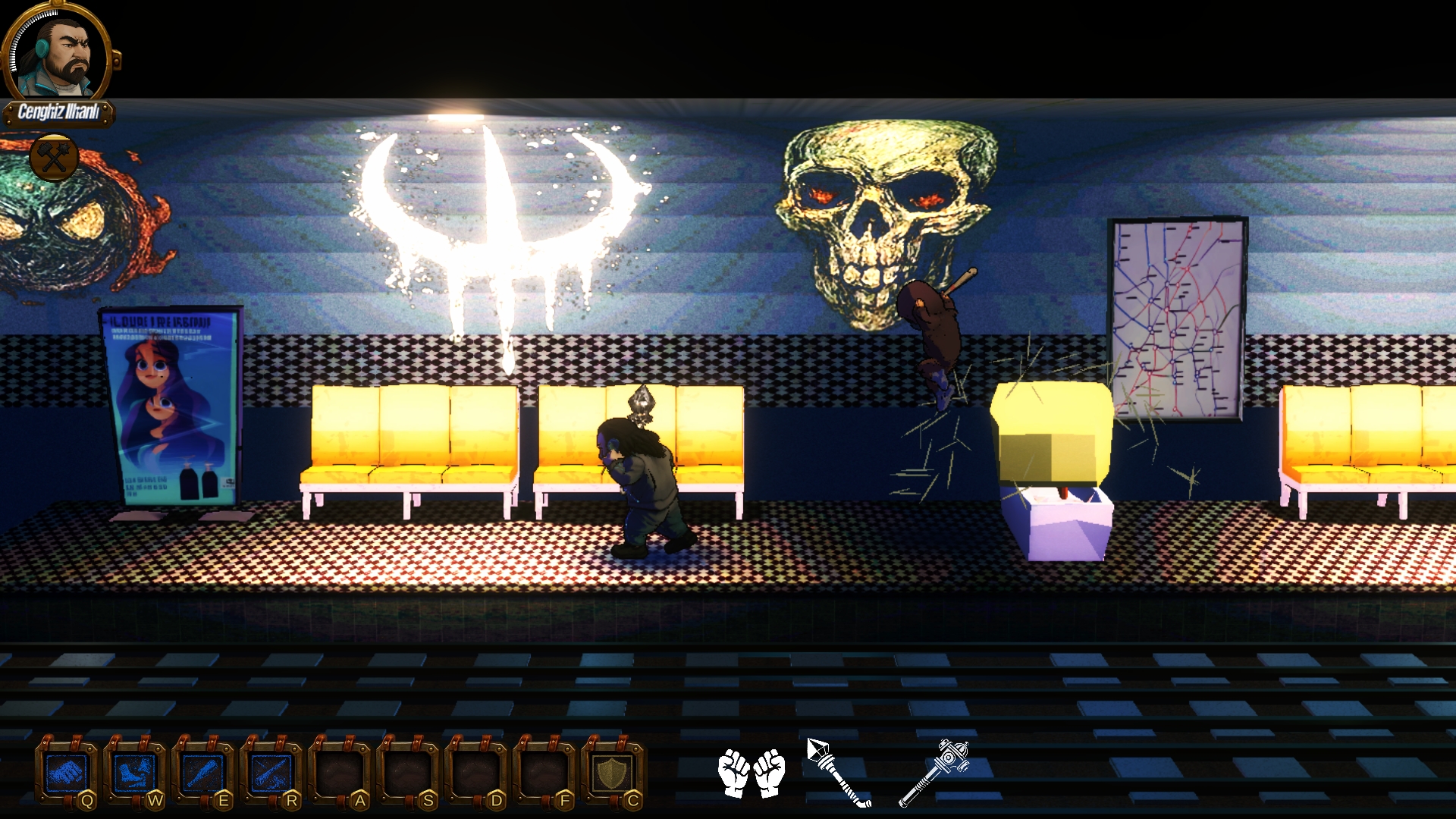This screenshot has width=1456, height=819.
Task: Switch to the crystal-tipped hockey stick weapon
Action: click(839, 772)
